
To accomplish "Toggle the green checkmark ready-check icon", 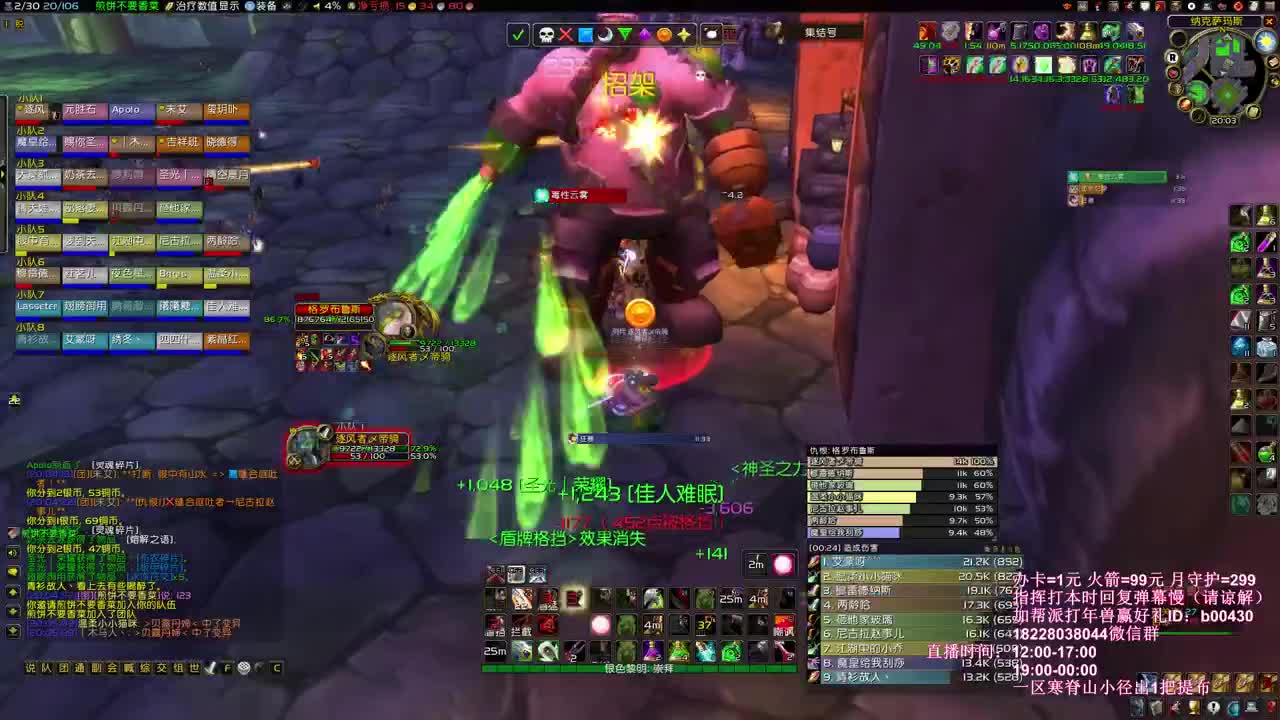I will click(x=517, y=32).
